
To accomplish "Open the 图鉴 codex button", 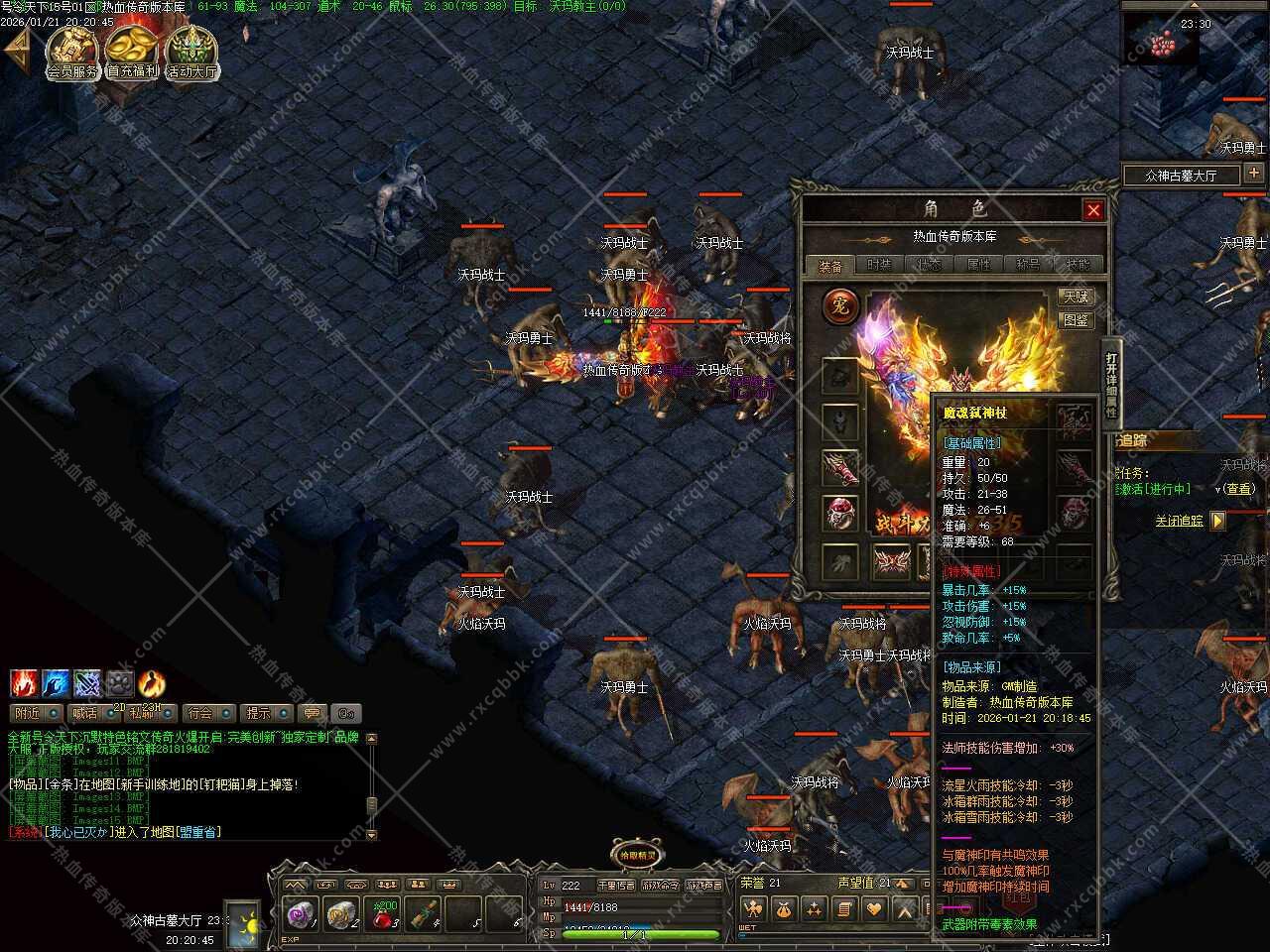I will point(1076,320).
